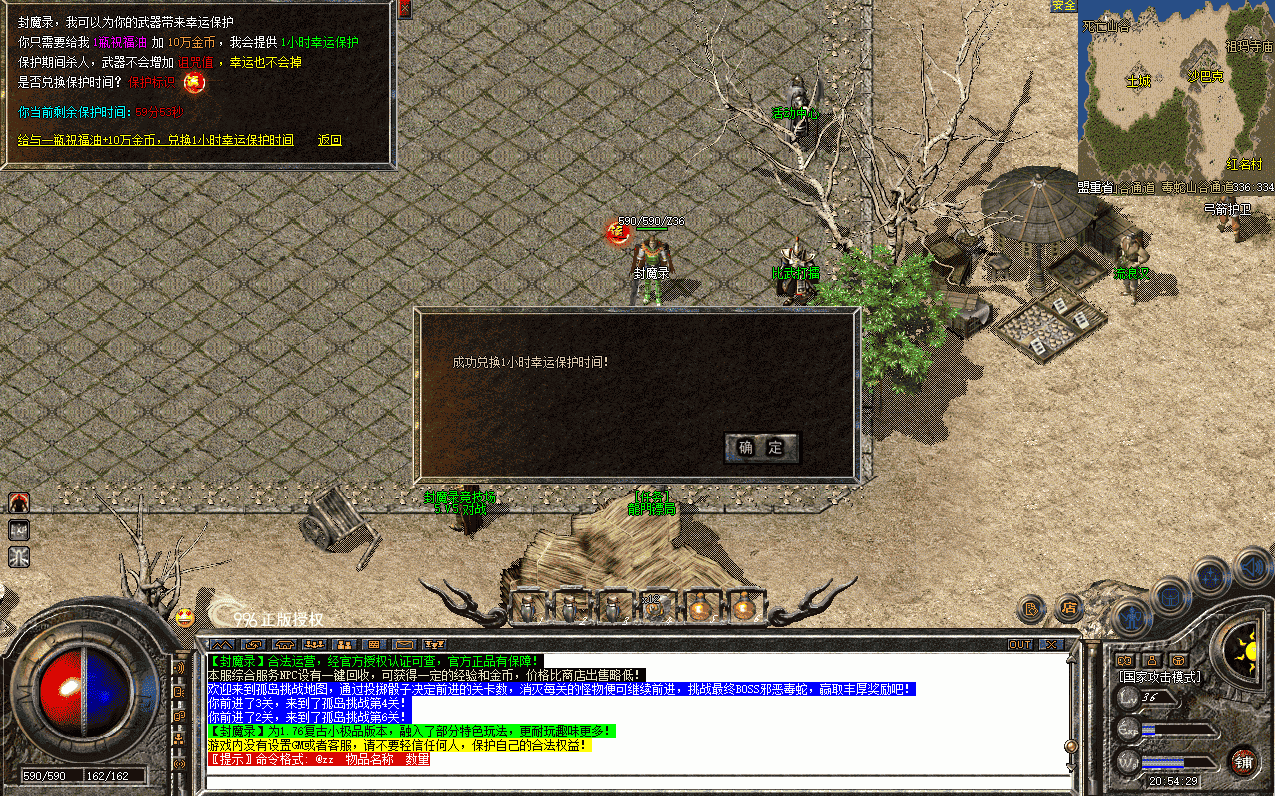Use the x12 stacked item hotbar slot
The image size is (1275, 796).
click(655, 606)
